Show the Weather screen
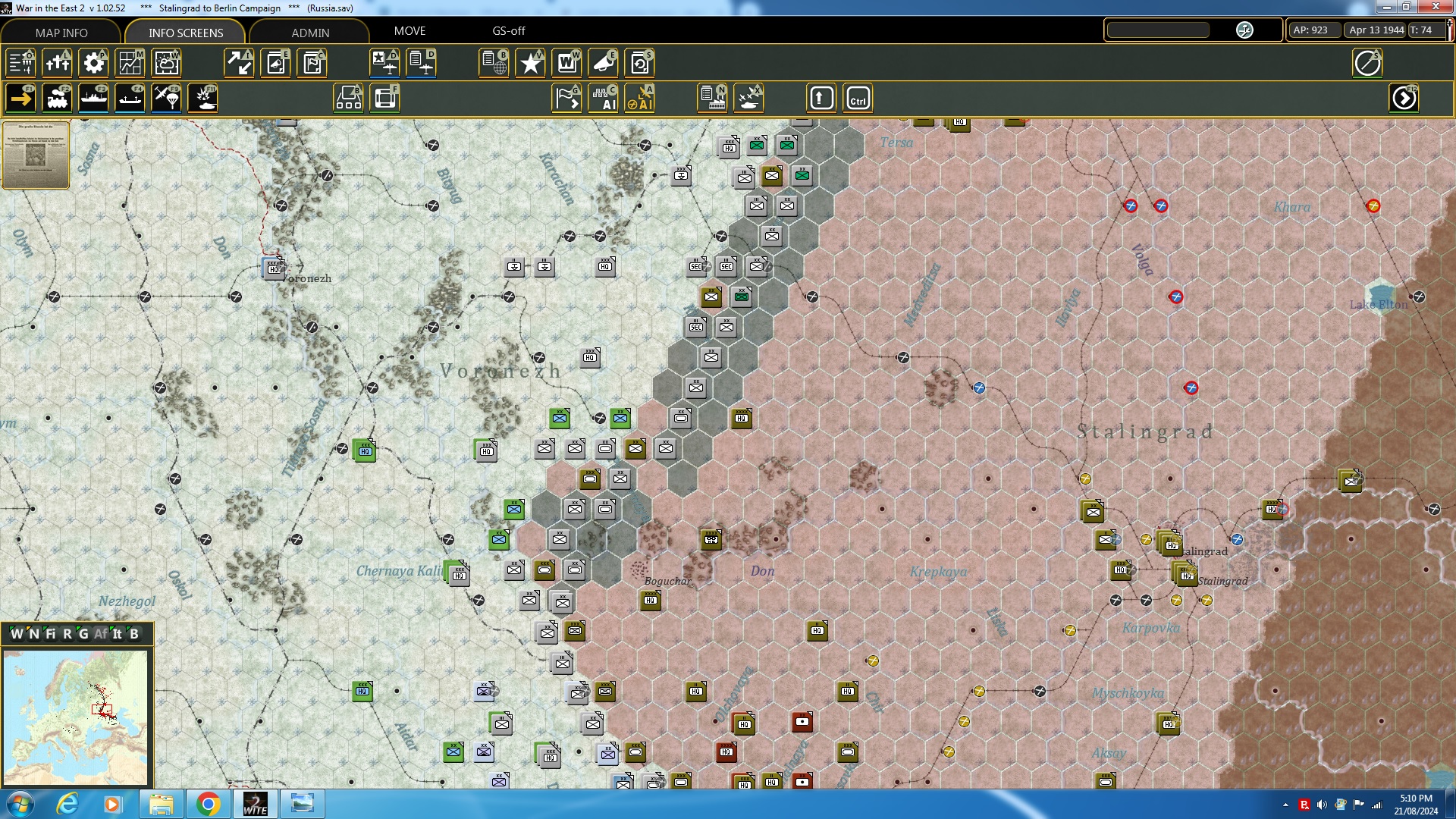The image size is (1456, 819). (x=166, y=63)
